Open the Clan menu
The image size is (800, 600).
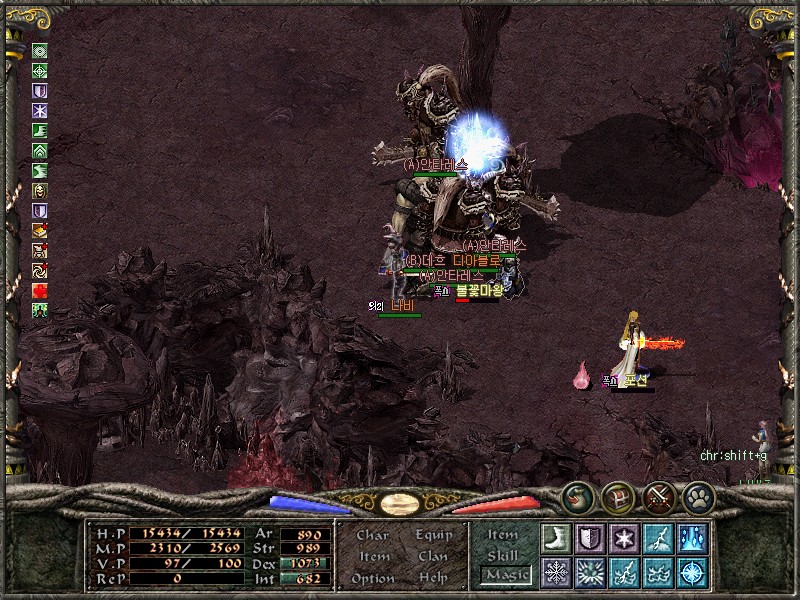tap(433, 556)
